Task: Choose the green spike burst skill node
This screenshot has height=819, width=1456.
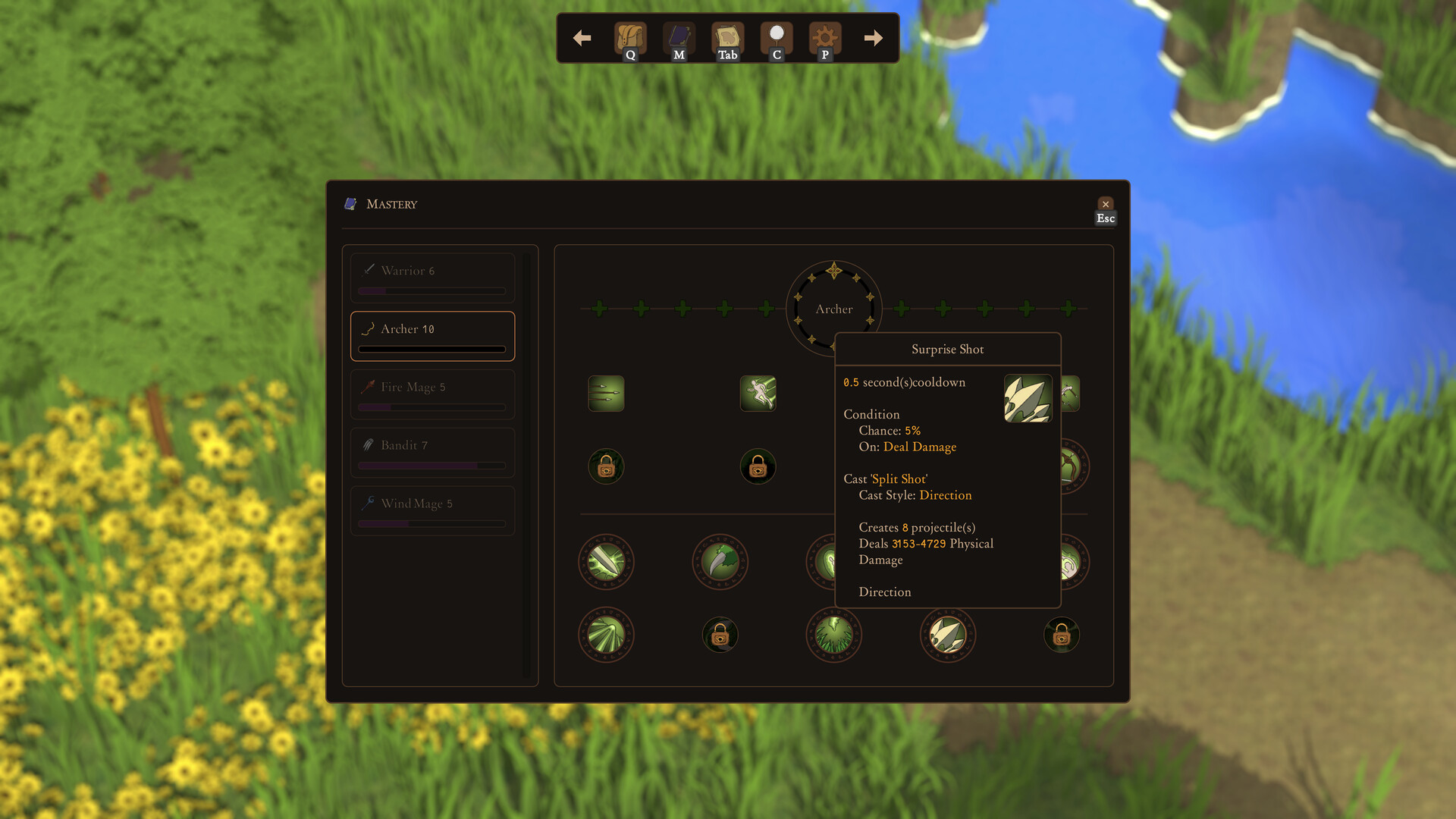Action: [833, 635]
